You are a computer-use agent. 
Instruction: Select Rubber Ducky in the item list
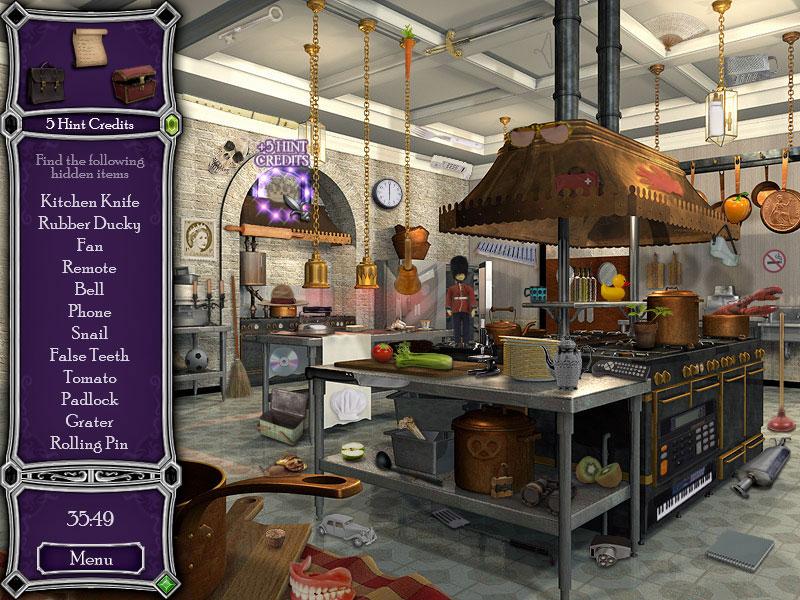89,223
